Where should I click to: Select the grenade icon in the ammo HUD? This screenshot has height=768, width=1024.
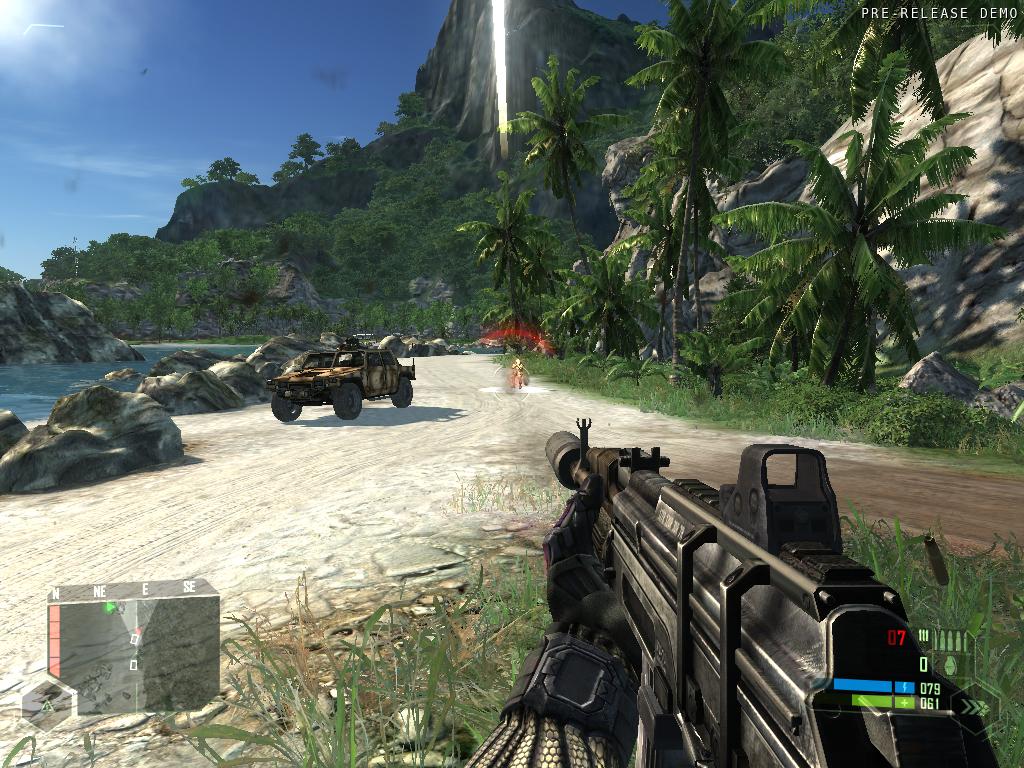pos(949,664)
